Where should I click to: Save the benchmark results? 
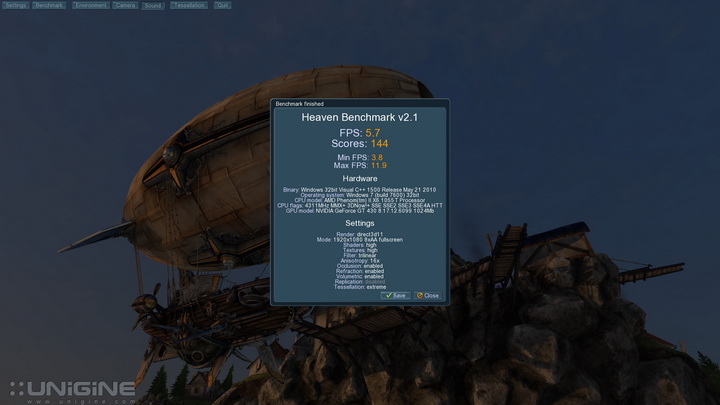point(396,295)
